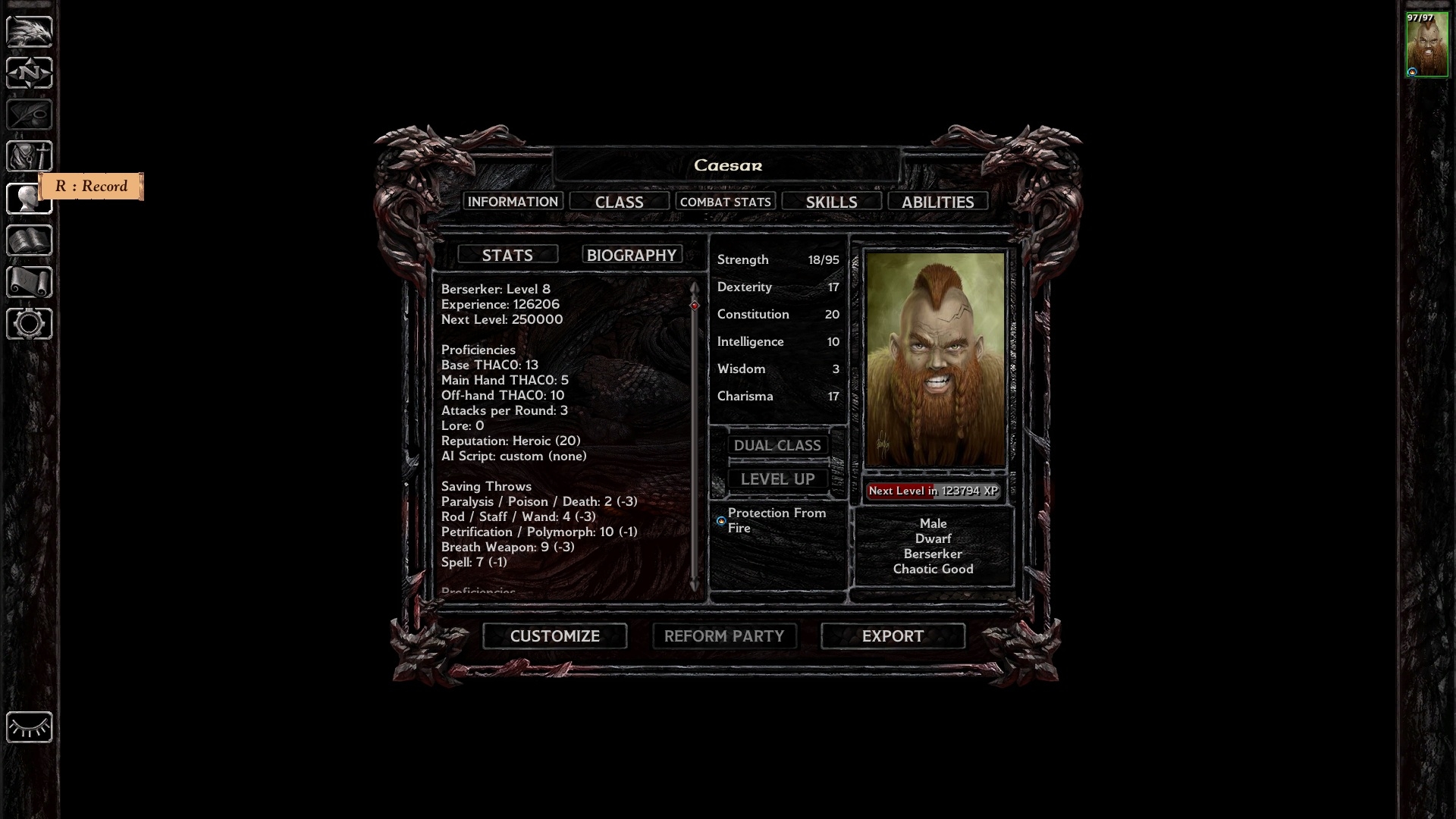Open the mage spellbook icon
The image size is (1456, 819).
[x=29, y=240]
